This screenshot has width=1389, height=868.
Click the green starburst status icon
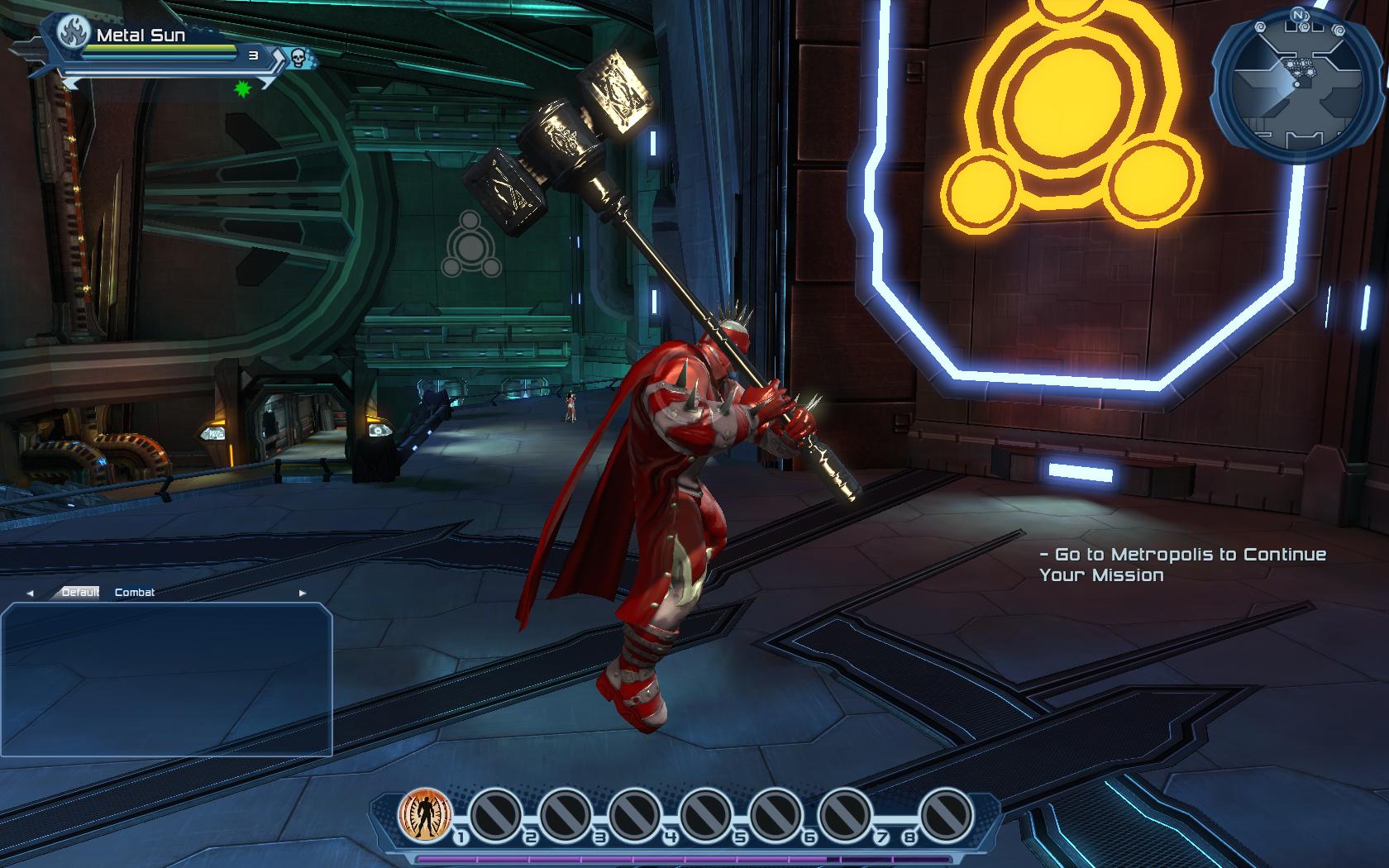click(242, 89)
